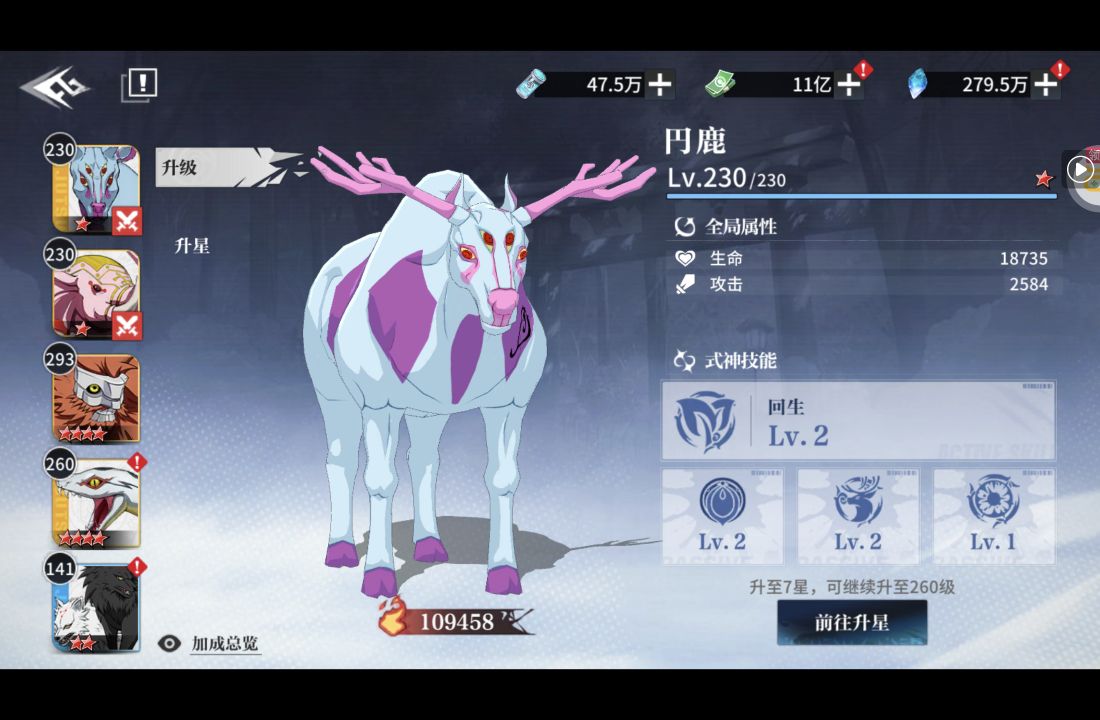Add more green cash currency

pyautogui.click(x=848, y=85)
